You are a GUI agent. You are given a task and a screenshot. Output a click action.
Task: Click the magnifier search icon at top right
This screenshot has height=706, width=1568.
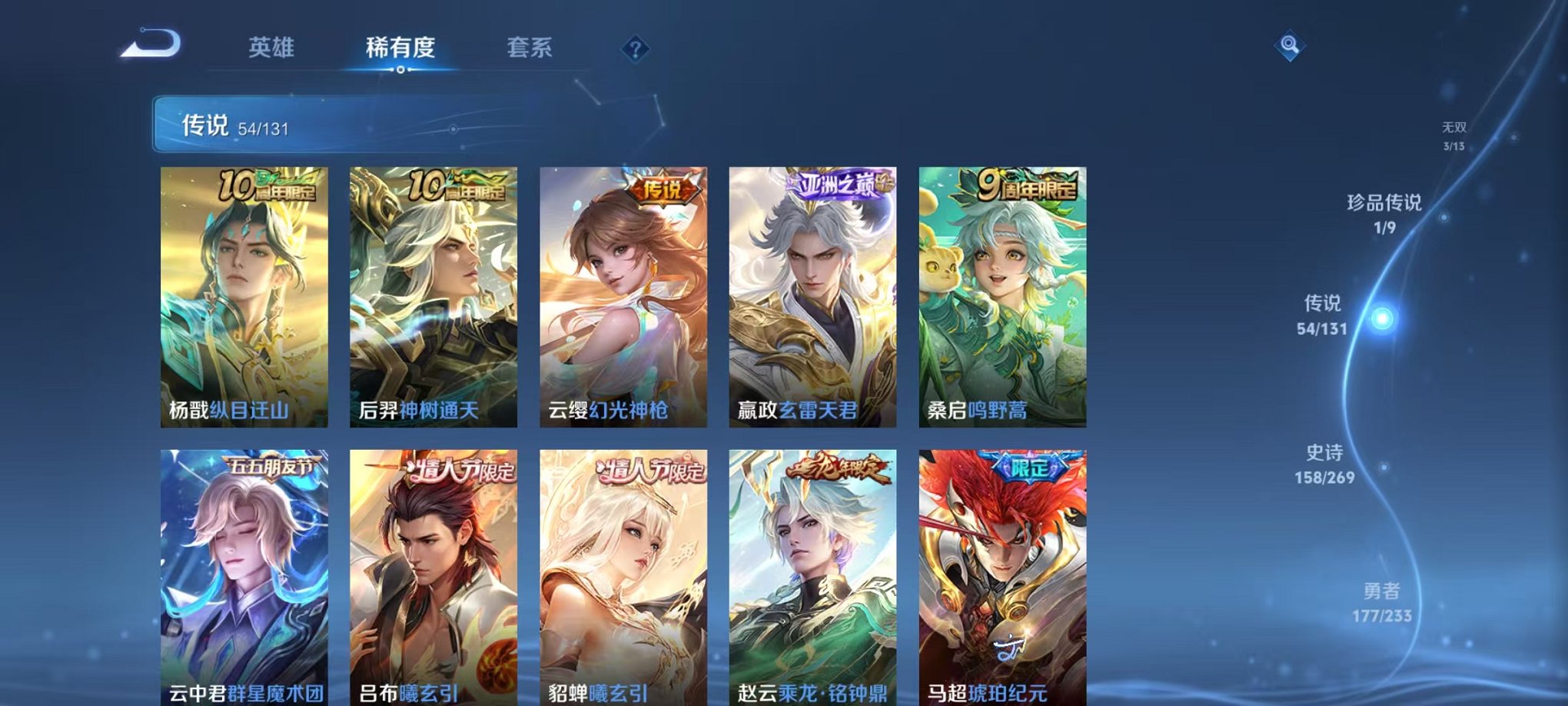[1288, 44]
